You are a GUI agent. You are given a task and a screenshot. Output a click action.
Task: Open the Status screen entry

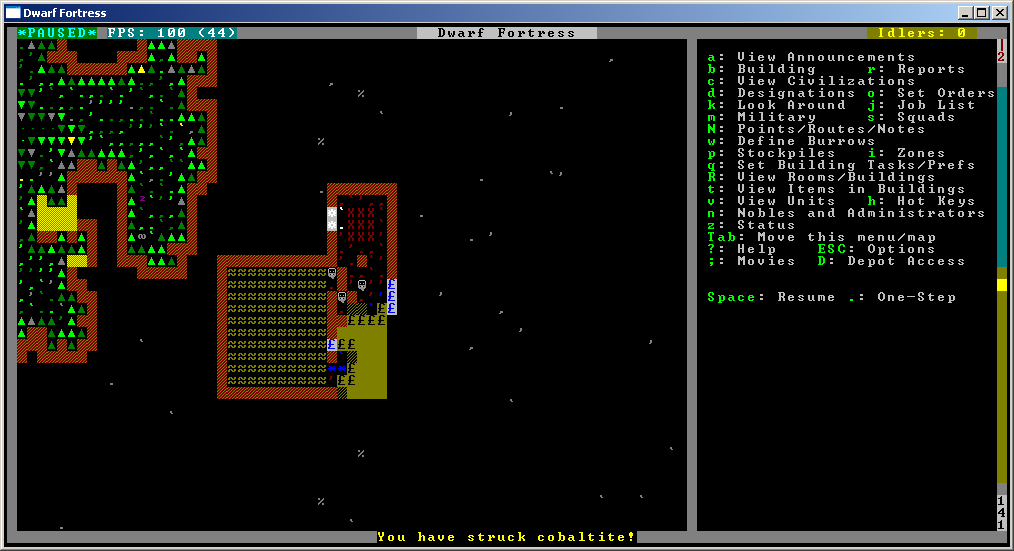tap(766, 225)
